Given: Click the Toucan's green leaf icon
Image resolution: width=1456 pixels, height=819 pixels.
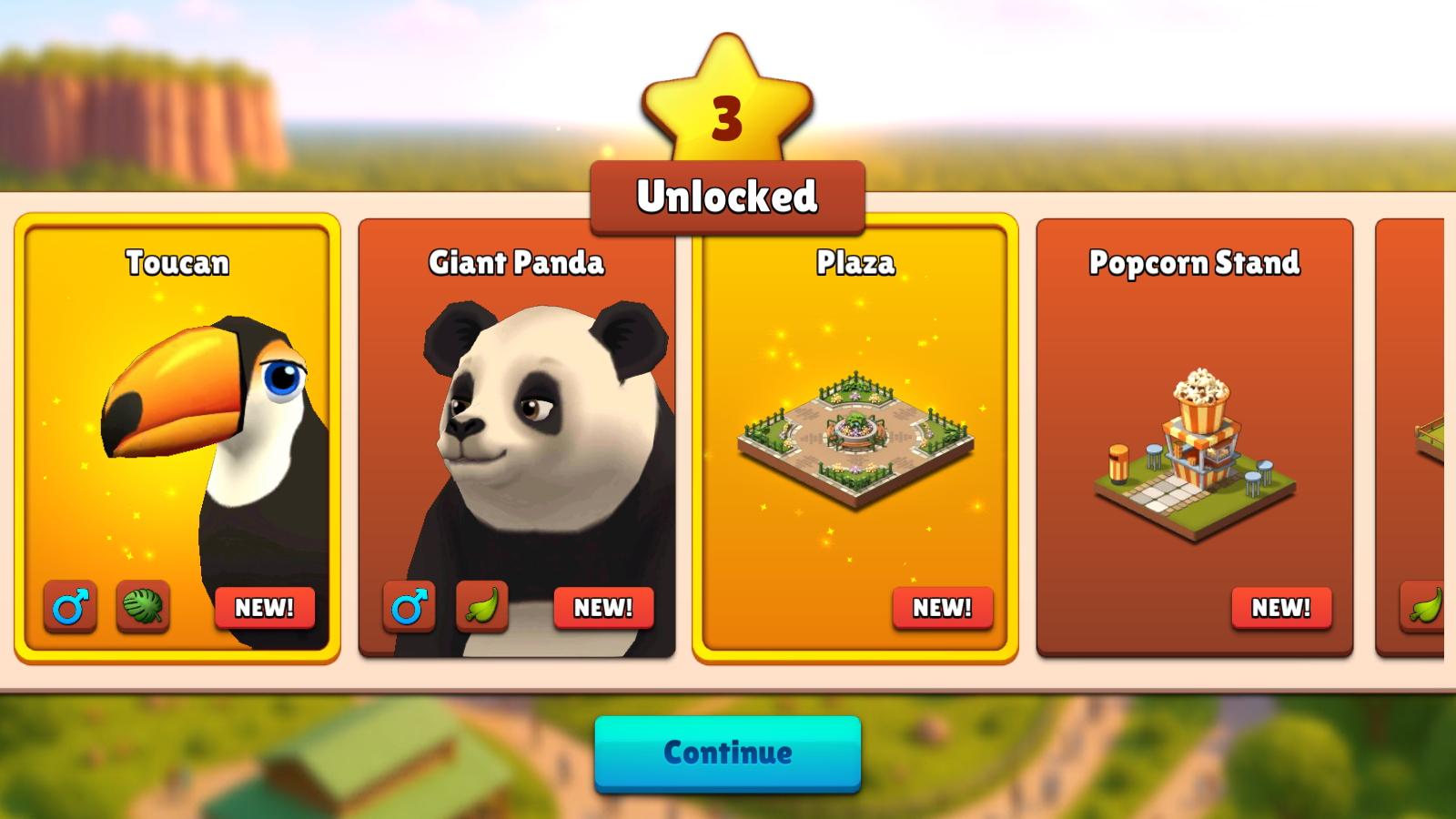Looking at the screenshot, I should (x=143, y=606).
